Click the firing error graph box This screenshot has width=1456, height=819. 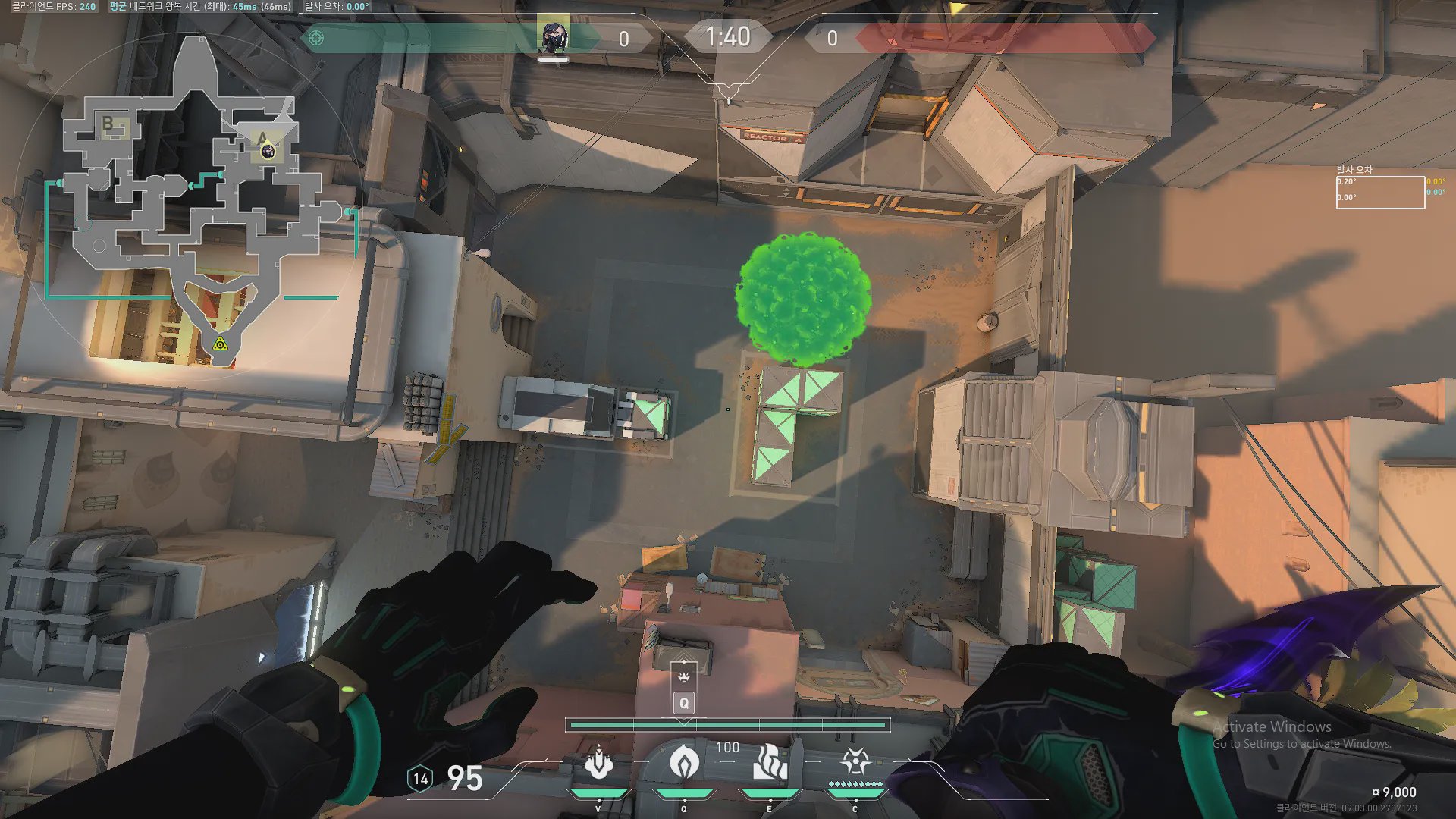(1379, 192)
